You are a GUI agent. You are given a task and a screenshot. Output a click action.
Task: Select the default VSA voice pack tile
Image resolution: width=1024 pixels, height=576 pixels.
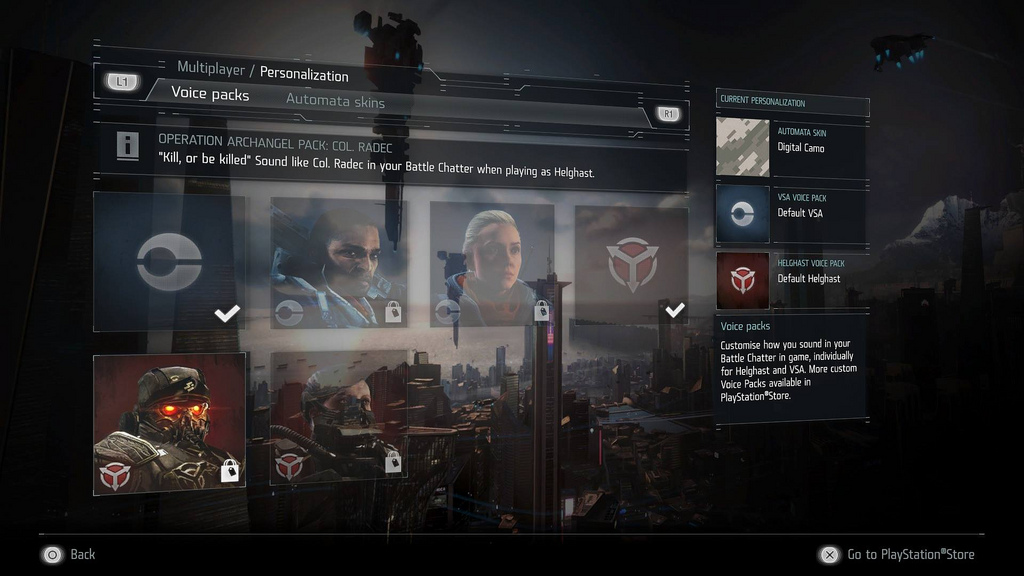(169, 263)
